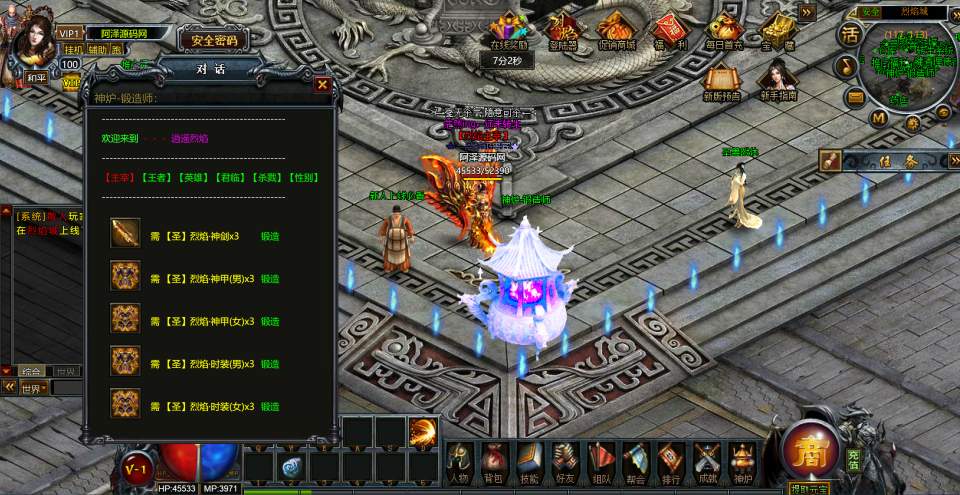960x495 pixels.
Task: Forge the 烈焰·神剑 via its 锻造 link
Action: click(x=270, y=236)
